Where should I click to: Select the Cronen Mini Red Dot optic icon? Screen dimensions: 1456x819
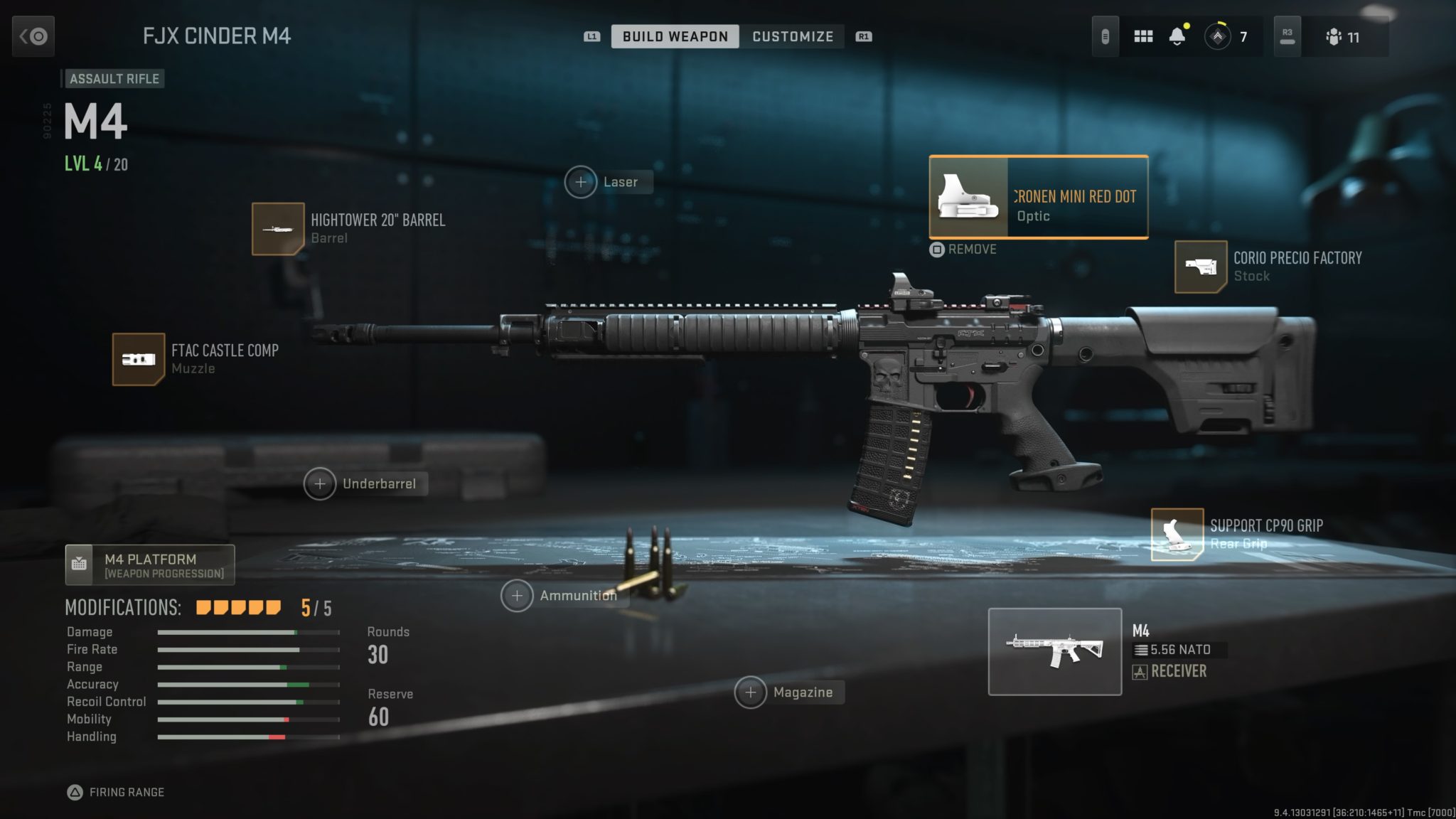[969, 197]
